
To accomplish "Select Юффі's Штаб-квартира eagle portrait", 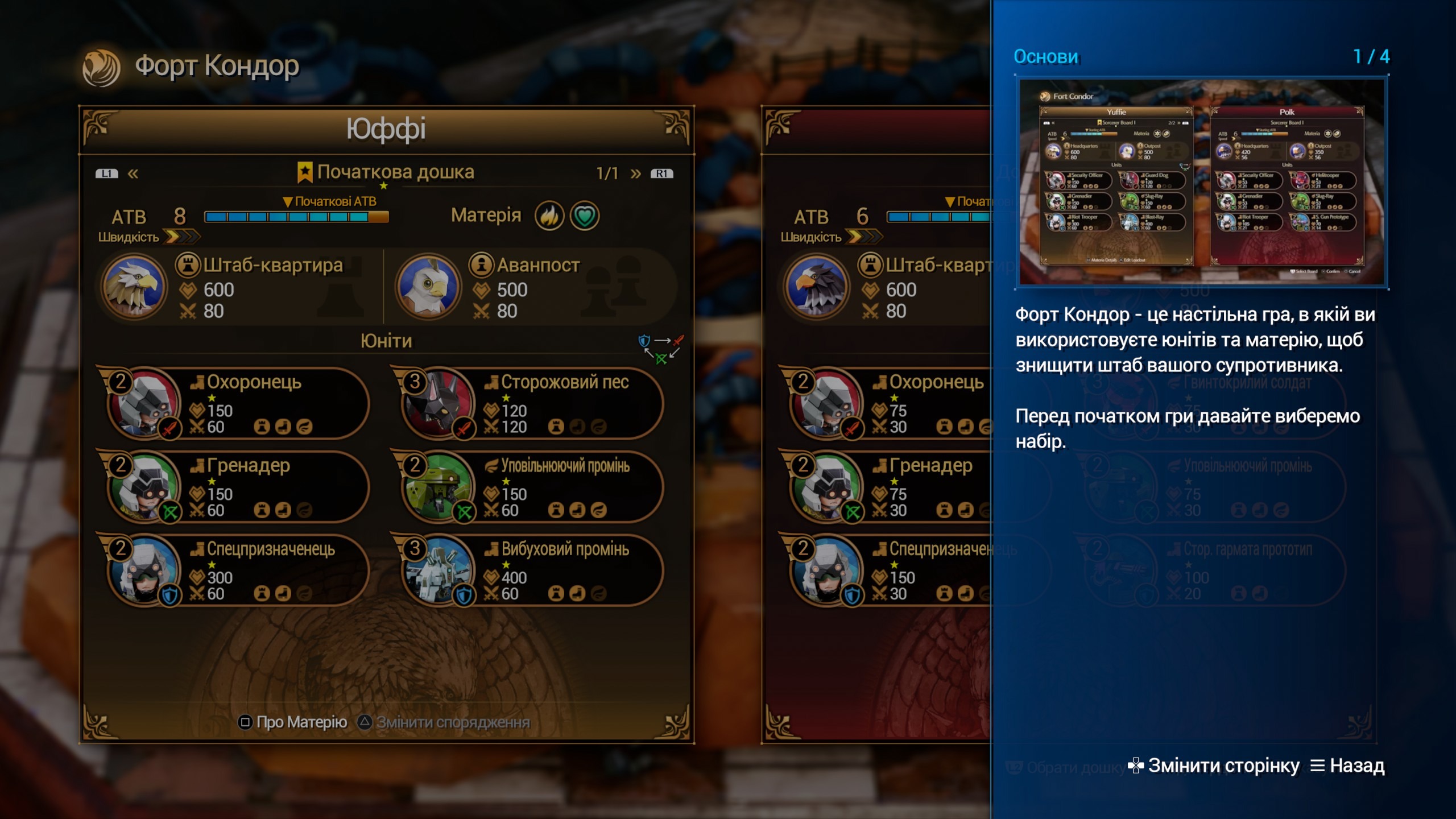I will coord(134,287).
